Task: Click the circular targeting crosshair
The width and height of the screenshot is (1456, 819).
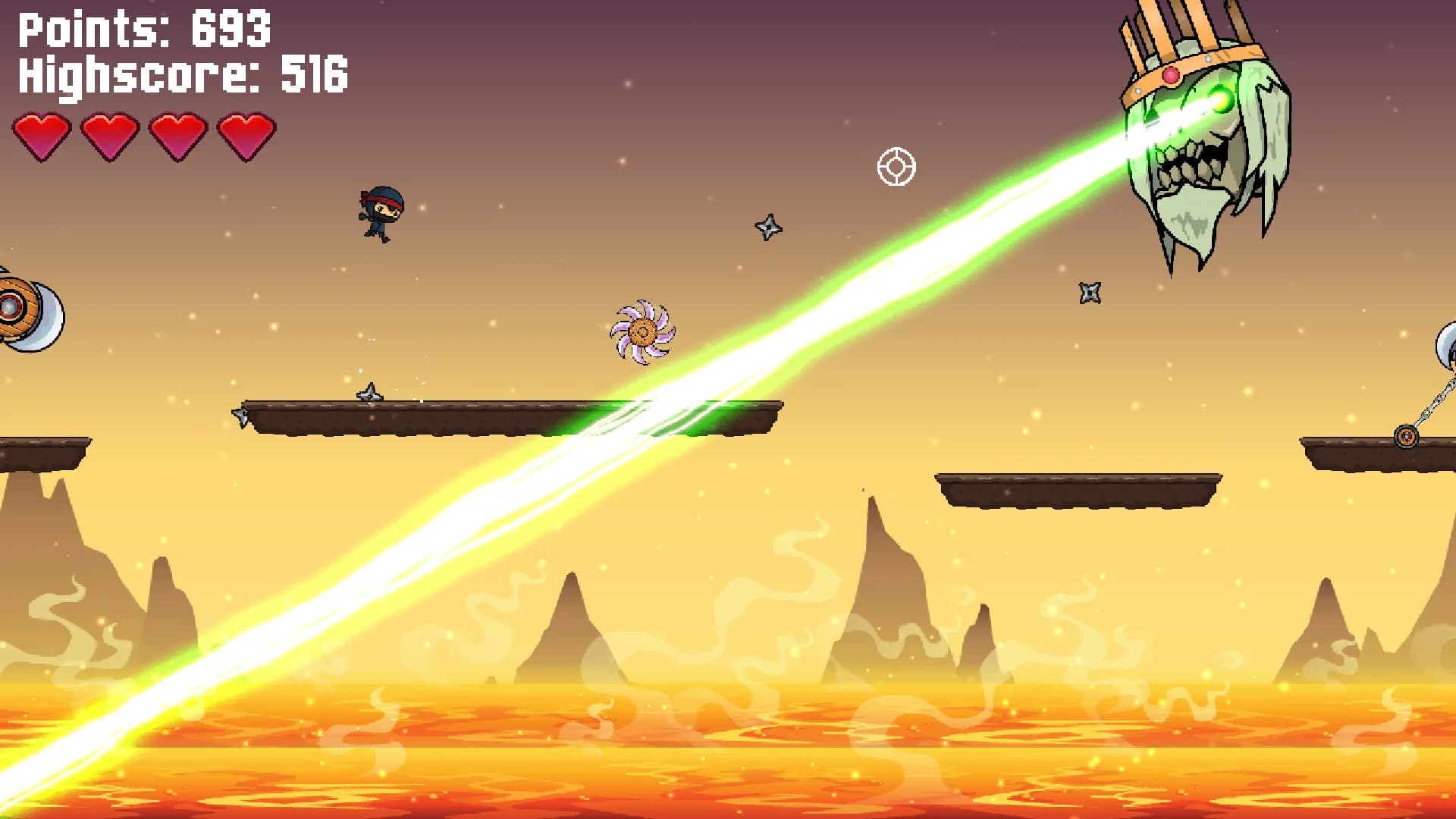Action: coord(897,166)
